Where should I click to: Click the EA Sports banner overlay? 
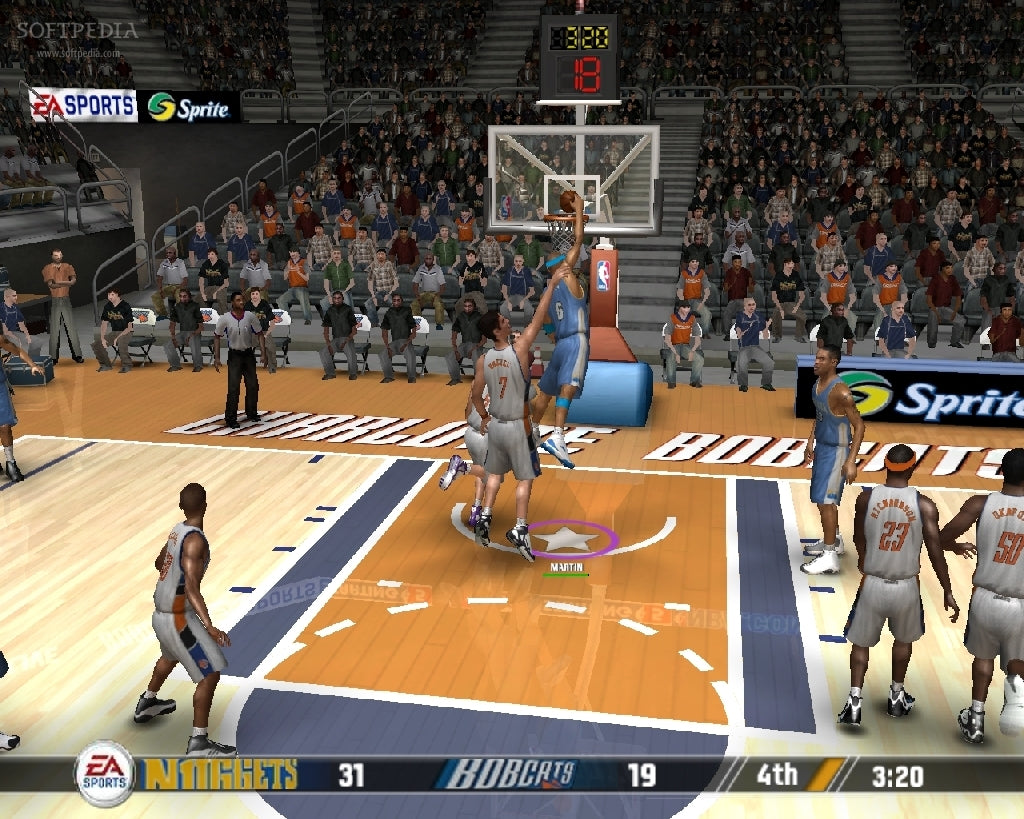[83, 105]
